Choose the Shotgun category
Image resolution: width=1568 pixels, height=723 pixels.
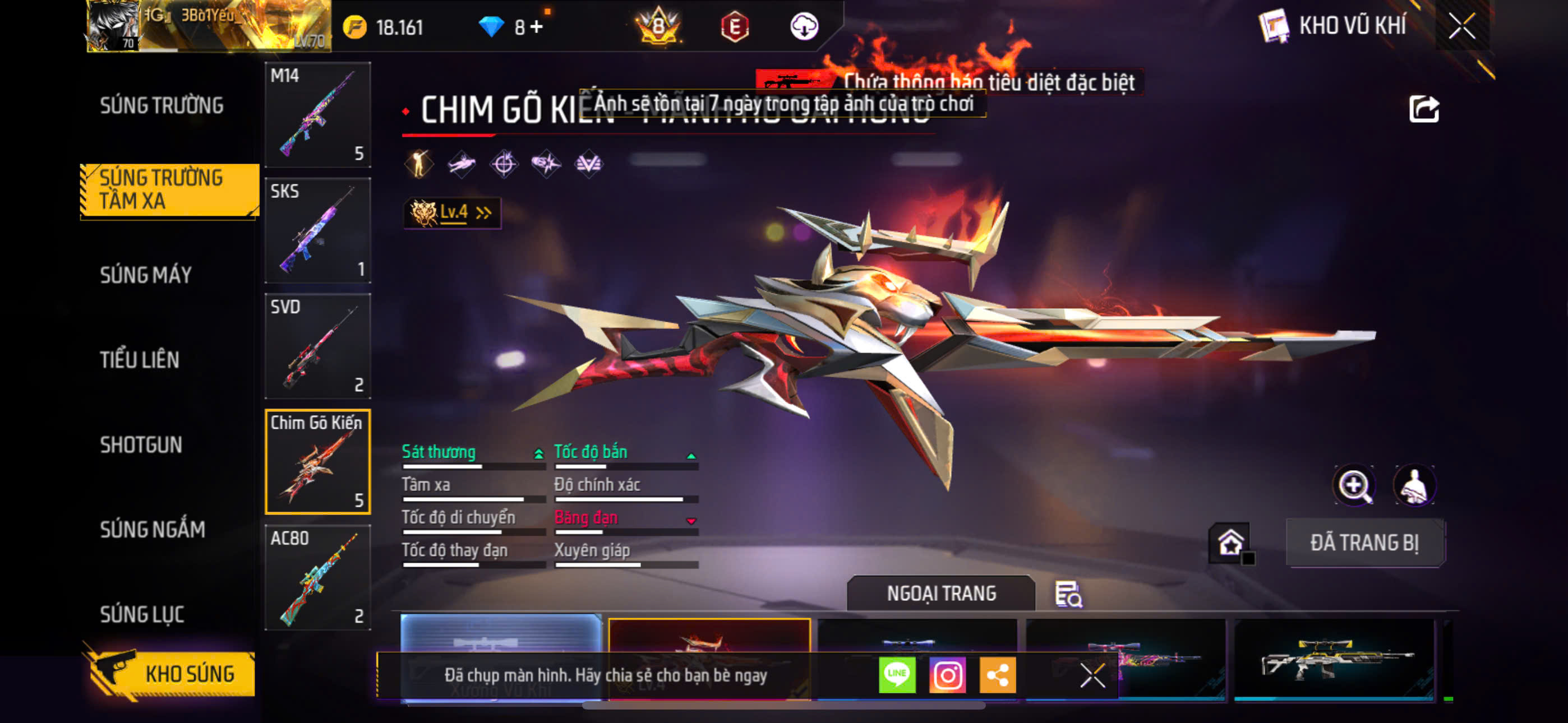(141, 445)
